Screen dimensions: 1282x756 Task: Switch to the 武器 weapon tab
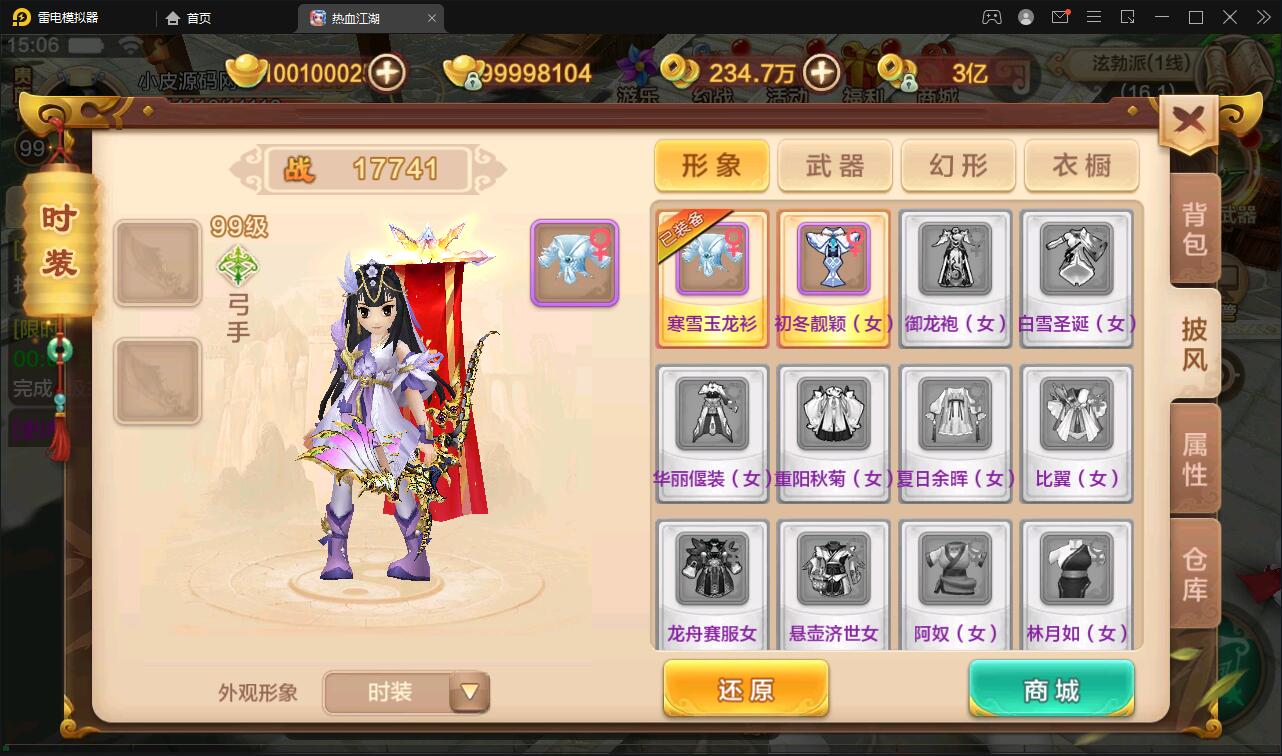(834, 166)
